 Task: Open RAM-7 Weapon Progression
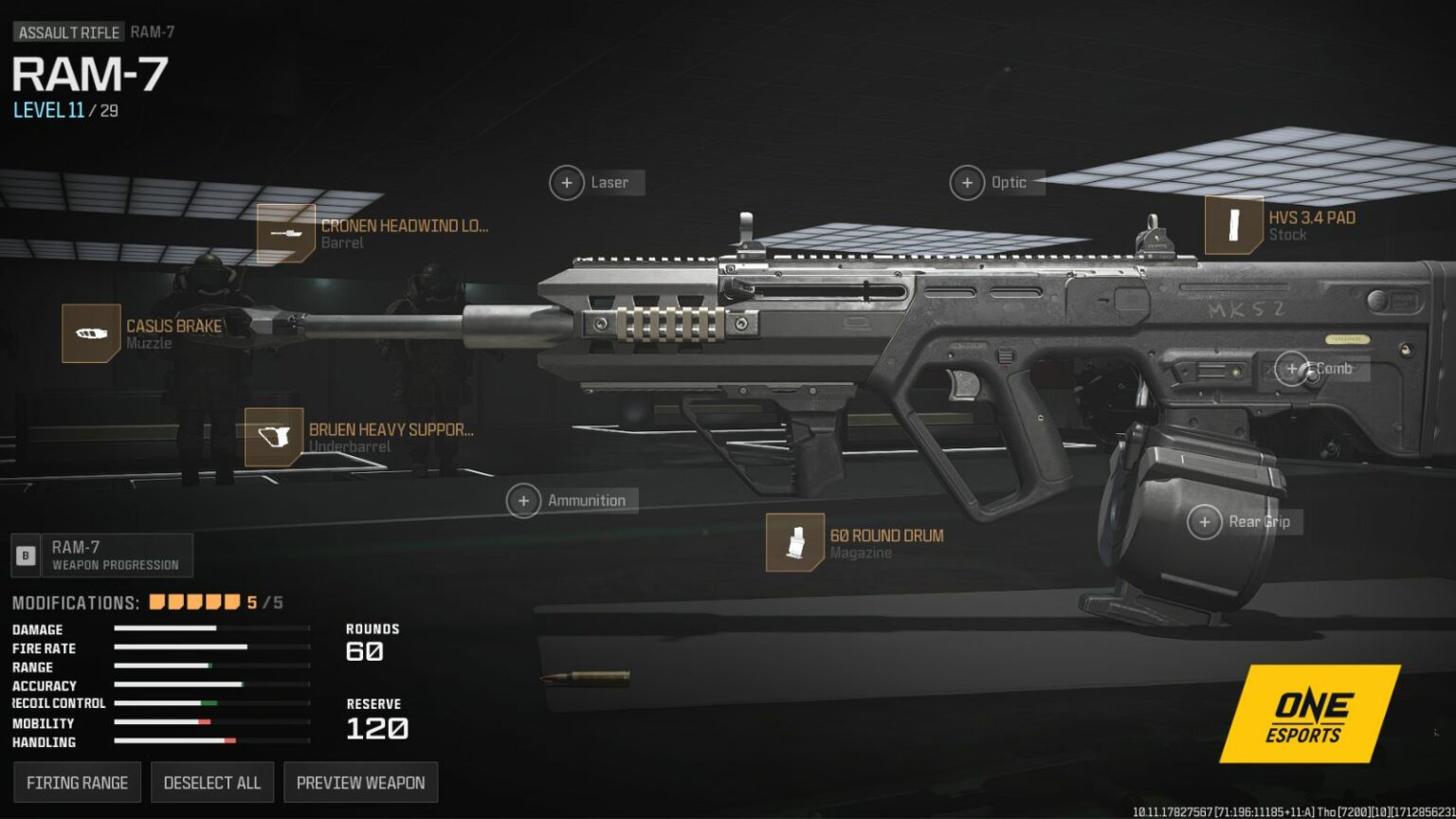click(102, 555)
